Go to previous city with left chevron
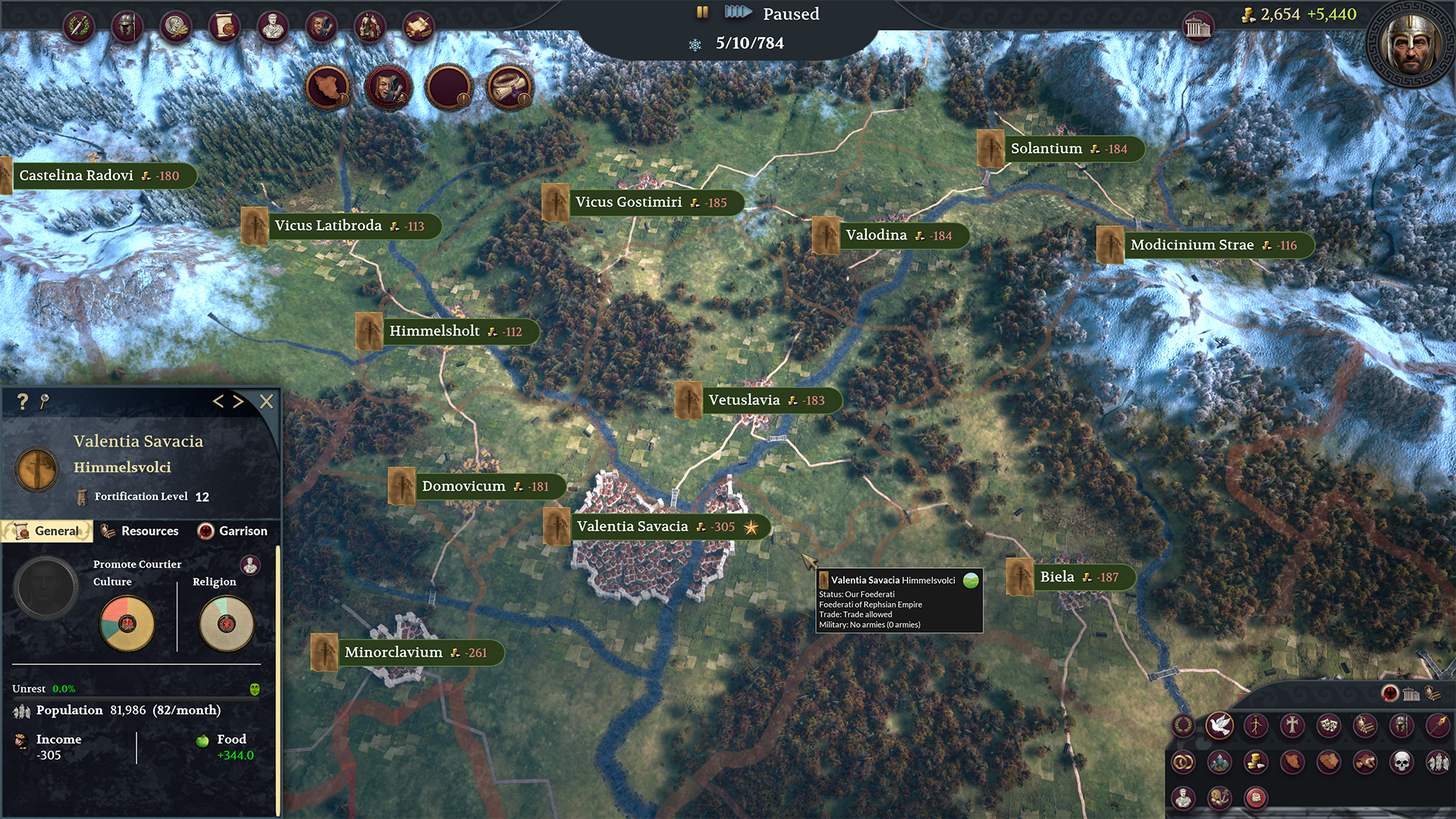The image size is (1456, 819). point(218,402)
